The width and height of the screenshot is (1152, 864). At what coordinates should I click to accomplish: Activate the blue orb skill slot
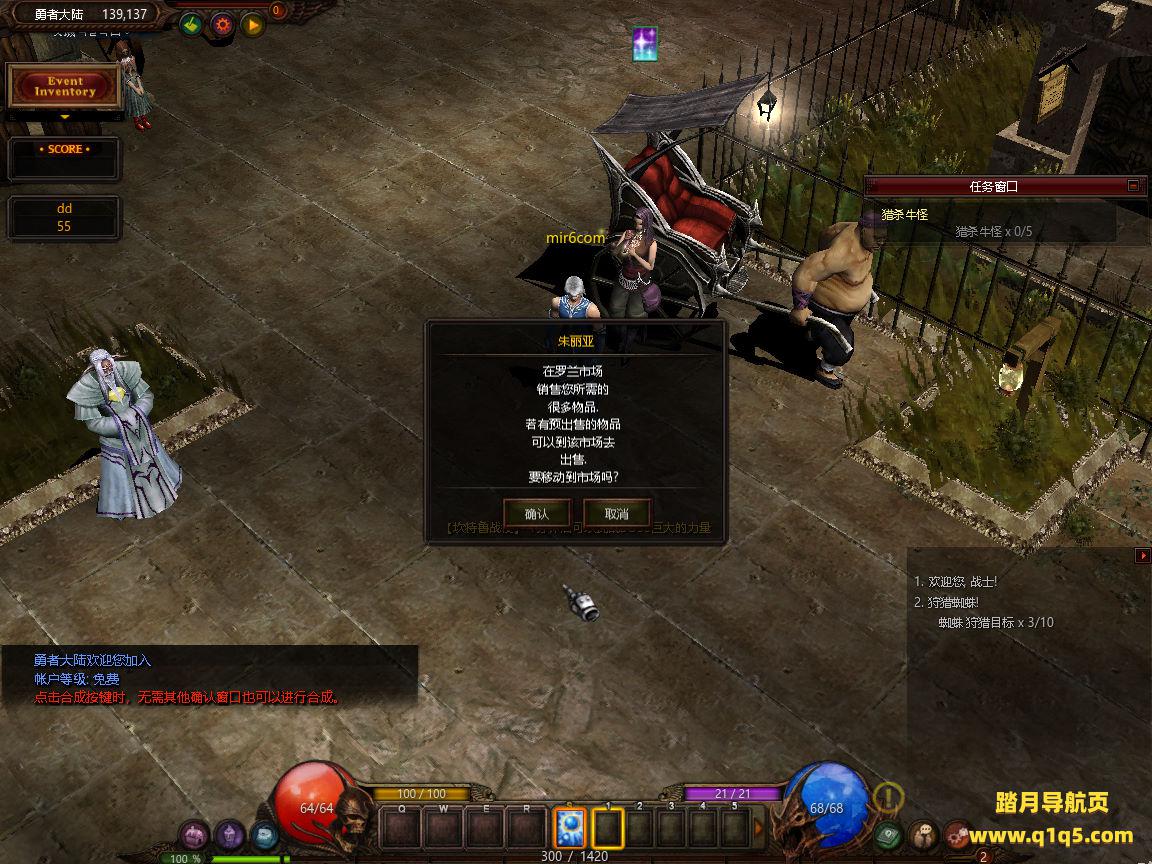(x=569, y=828)
